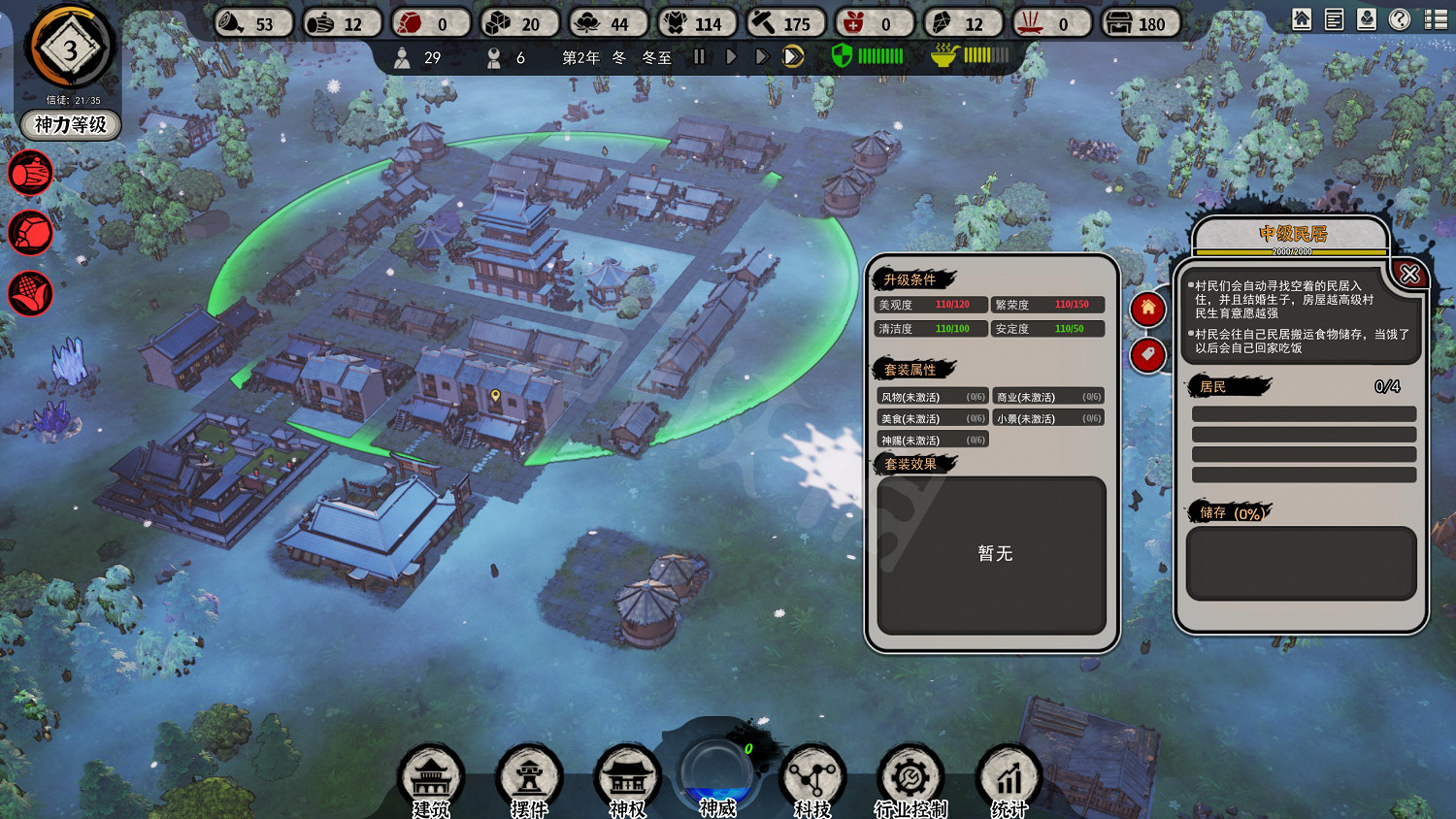This screenshot has width=1456, height=819.
Task: Click the red tag icon button
Action: (1147, 355)
